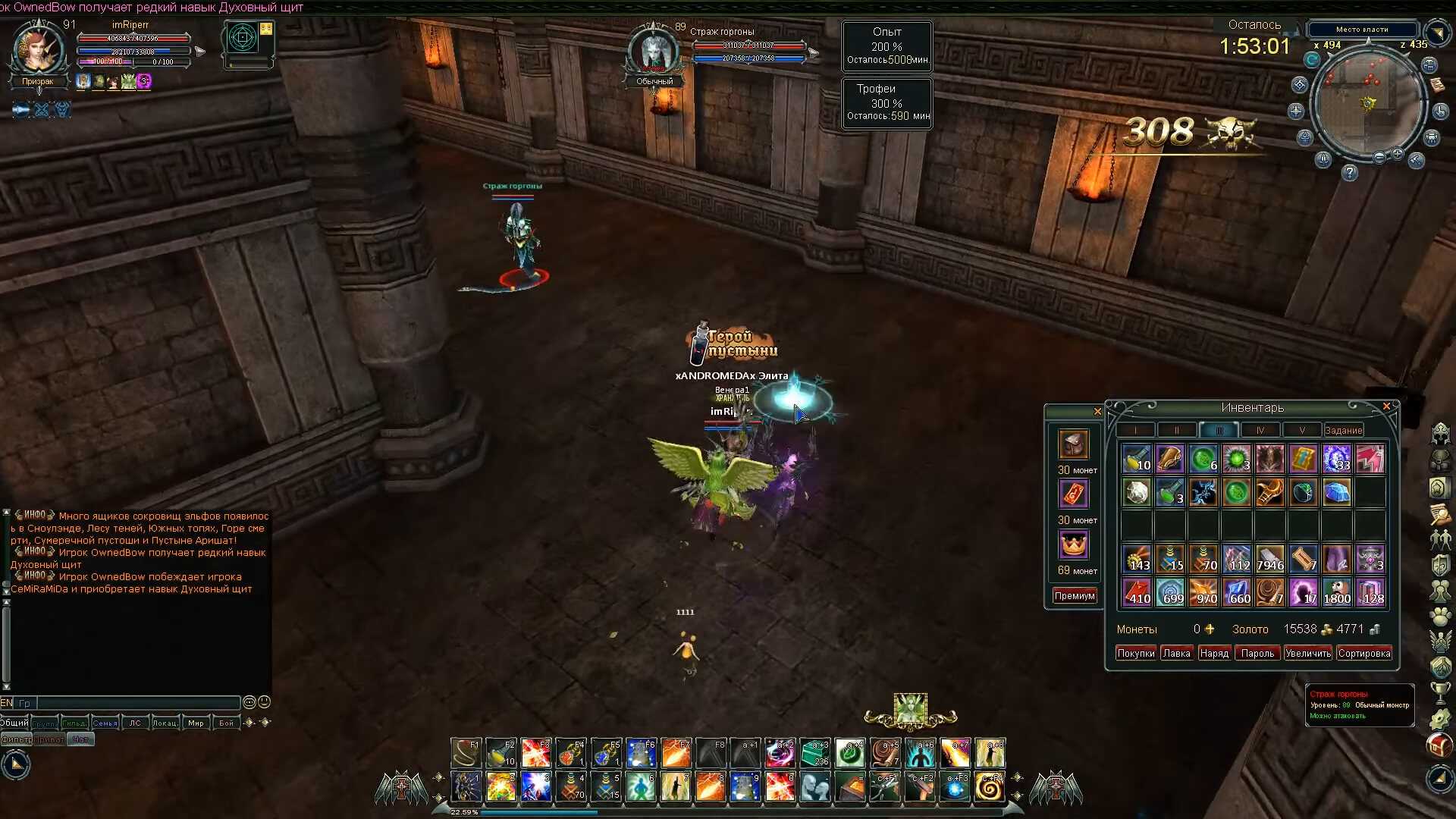
Task: Click the Лавка button in inventory
Action: [x=1176, y=653]
